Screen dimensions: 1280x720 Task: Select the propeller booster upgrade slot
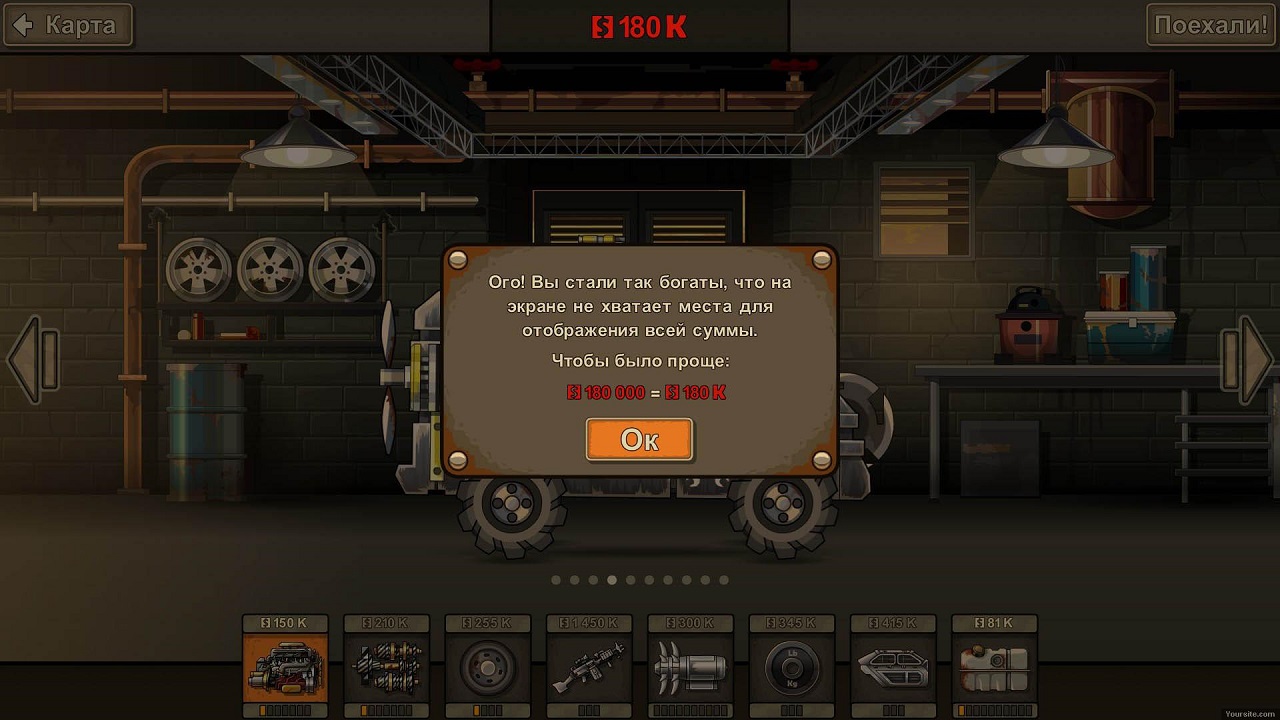coord(690,666)
